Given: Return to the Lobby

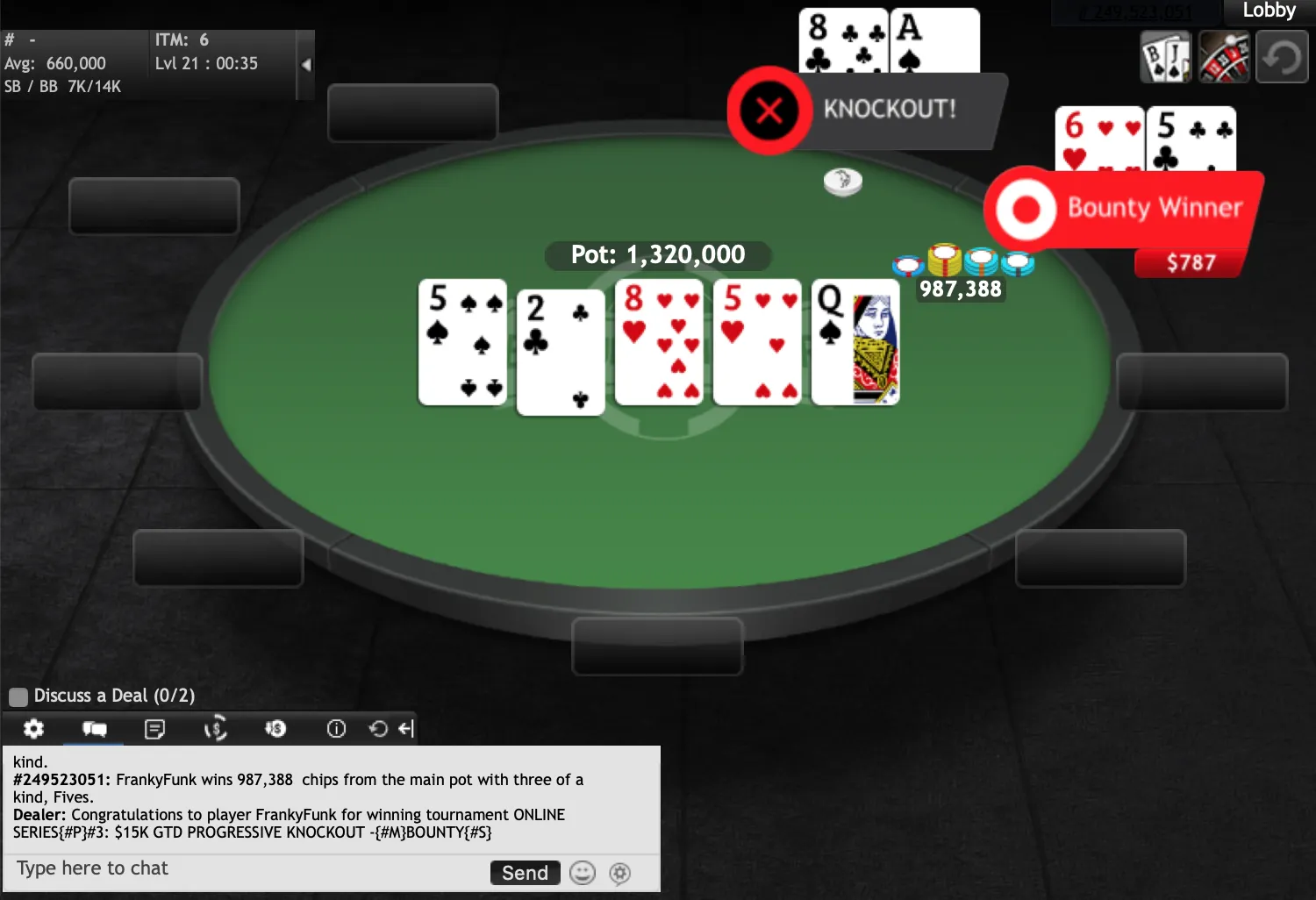Looking at the screenshot, I should pyautogui.click(x=1269, y=11).
